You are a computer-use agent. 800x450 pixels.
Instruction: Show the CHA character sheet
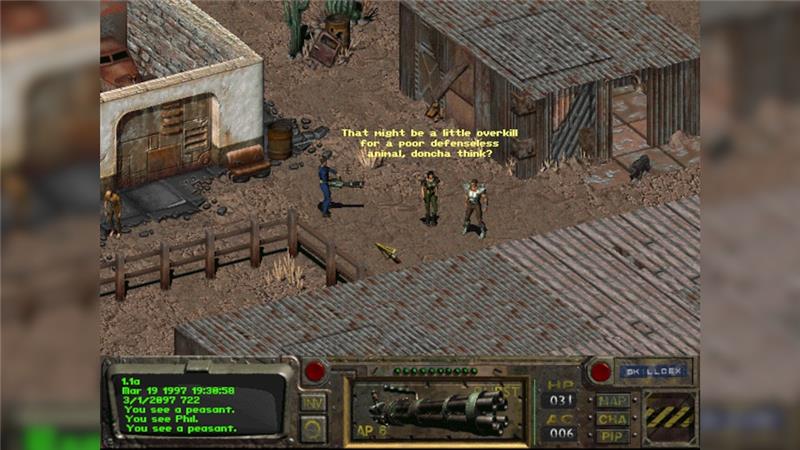612,418
